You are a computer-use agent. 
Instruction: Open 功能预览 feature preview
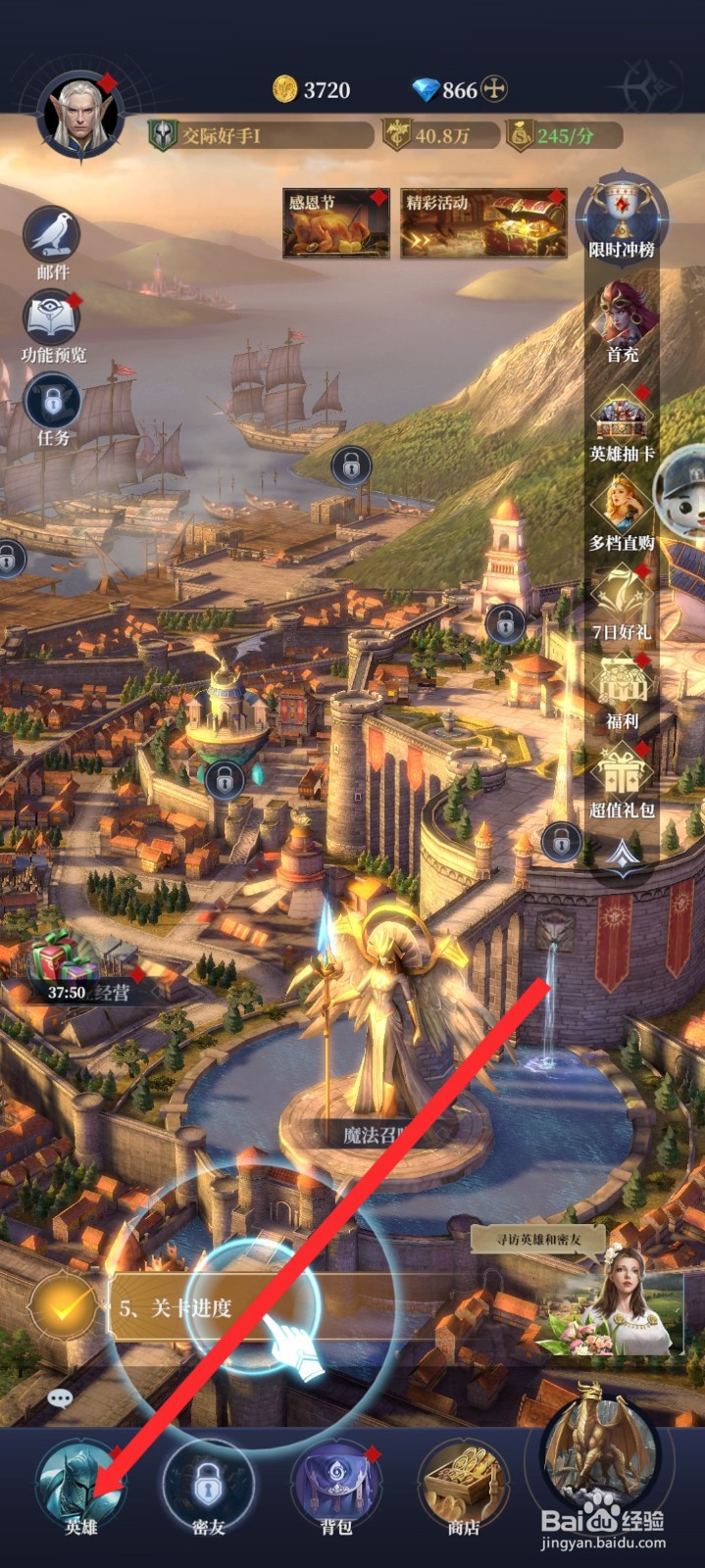click(53, 322)
